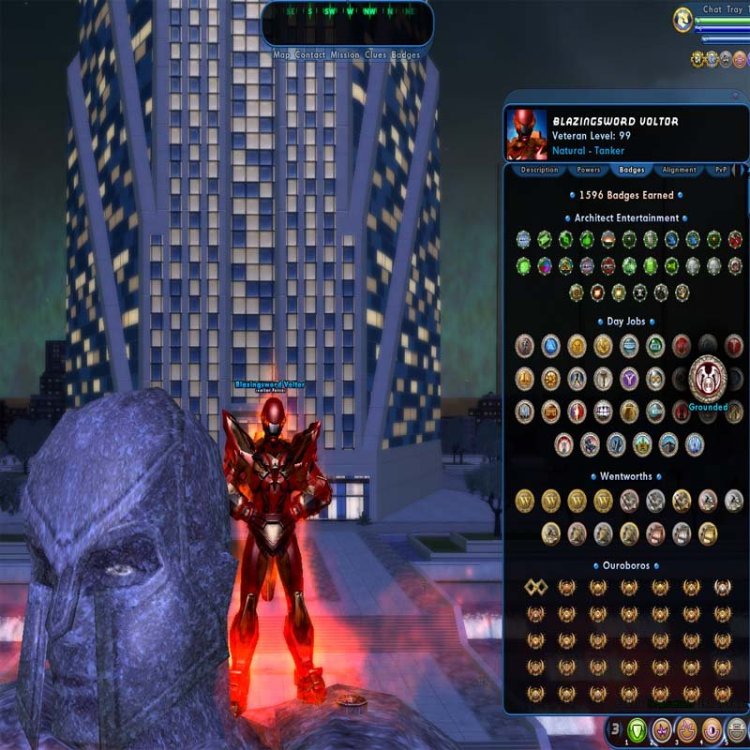
Task: Open the Map from the navigation bar
Action: coord(283,55)
